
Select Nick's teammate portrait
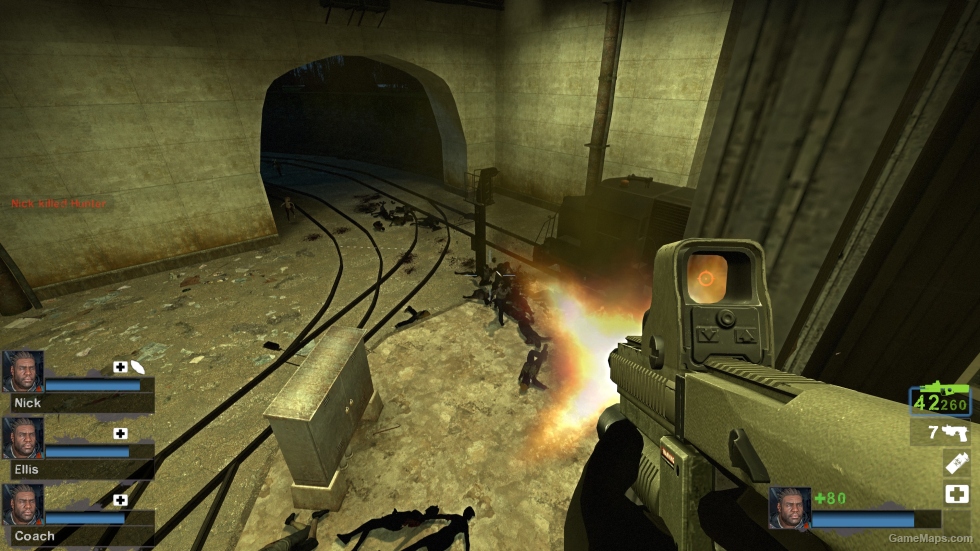coord(23,371)
